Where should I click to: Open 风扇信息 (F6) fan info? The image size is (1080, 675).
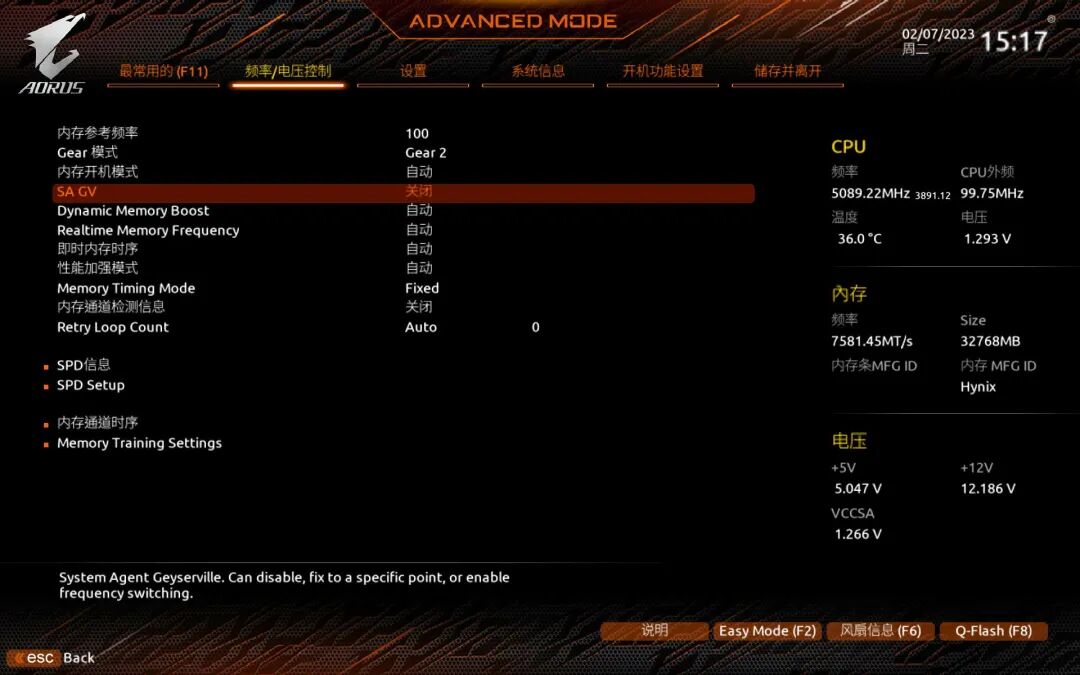(x=881, y=631)
